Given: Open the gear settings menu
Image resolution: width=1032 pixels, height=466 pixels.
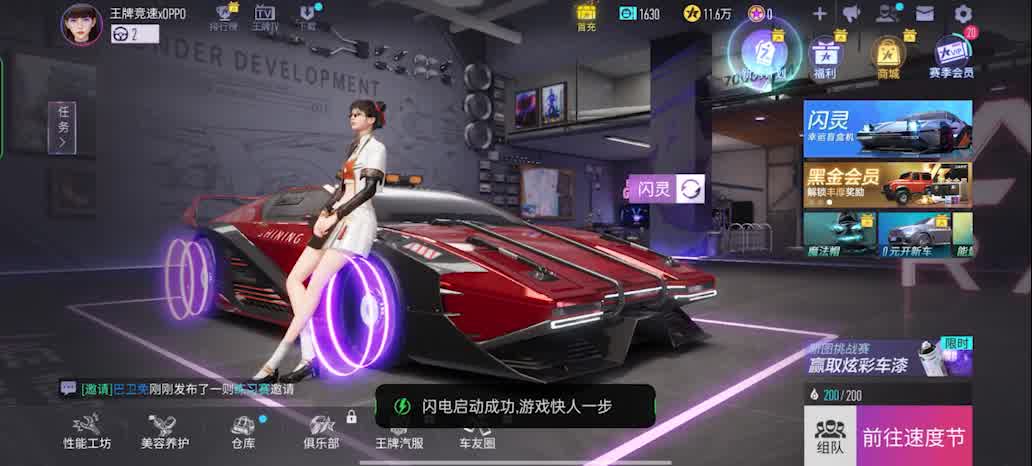Looking at the screenshot, I should point(963,13).
